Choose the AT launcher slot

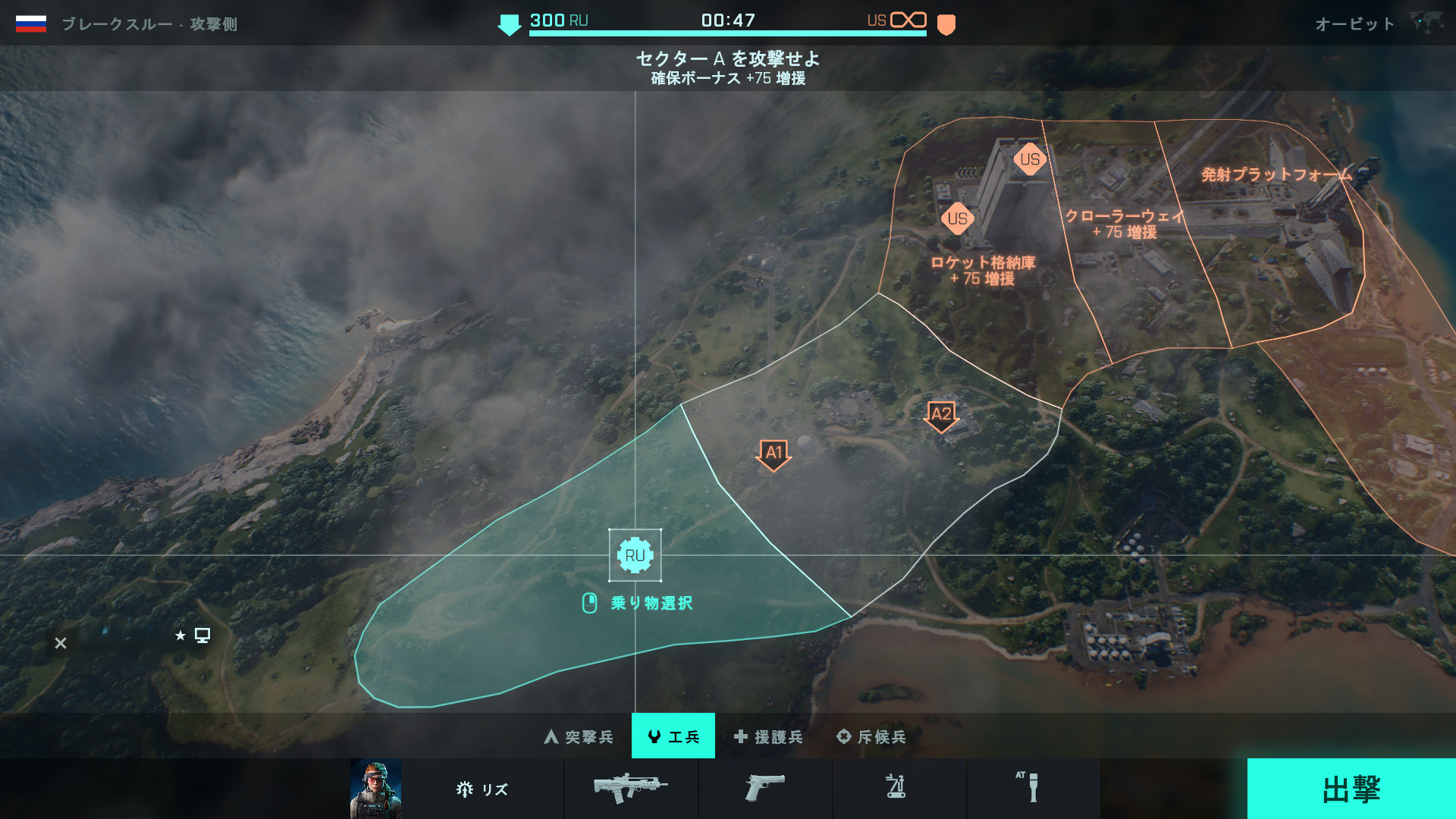[x=1031, y=787]
